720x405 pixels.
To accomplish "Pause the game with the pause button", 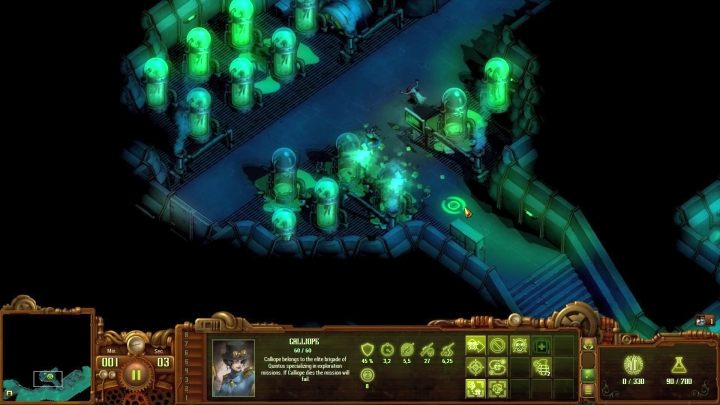I will pos(136,376).
